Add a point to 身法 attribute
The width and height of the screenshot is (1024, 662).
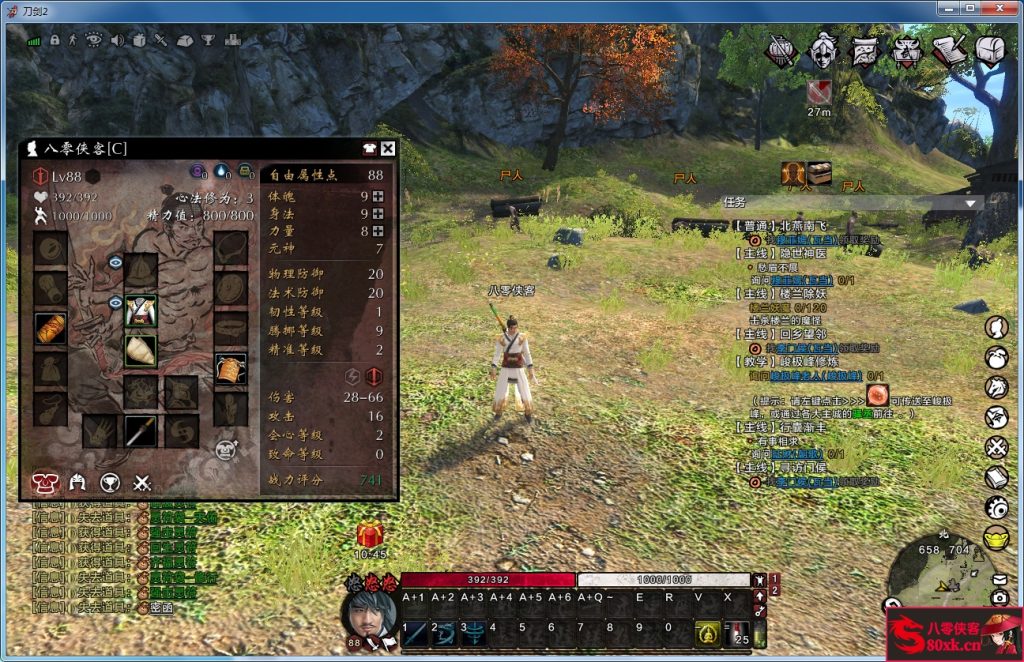[378, 212]
